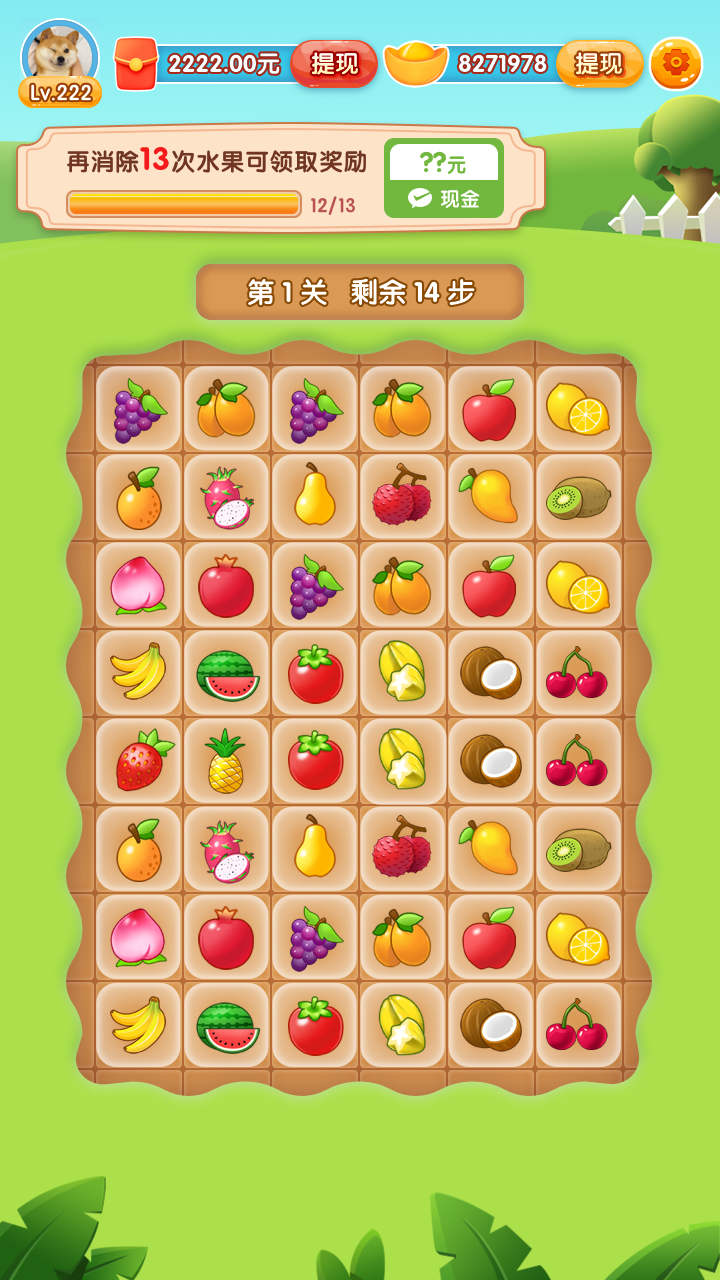Claim the green ??元 现金 reward
This screenshot has width=720, height=1280.
443,178
